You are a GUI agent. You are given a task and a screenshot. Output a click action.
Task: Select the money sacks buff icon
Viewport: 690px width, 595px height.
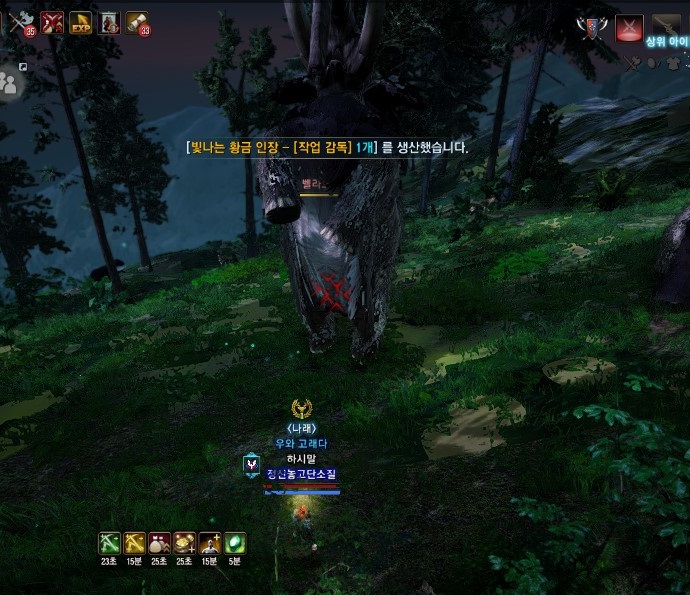click(x=160, y=543)
